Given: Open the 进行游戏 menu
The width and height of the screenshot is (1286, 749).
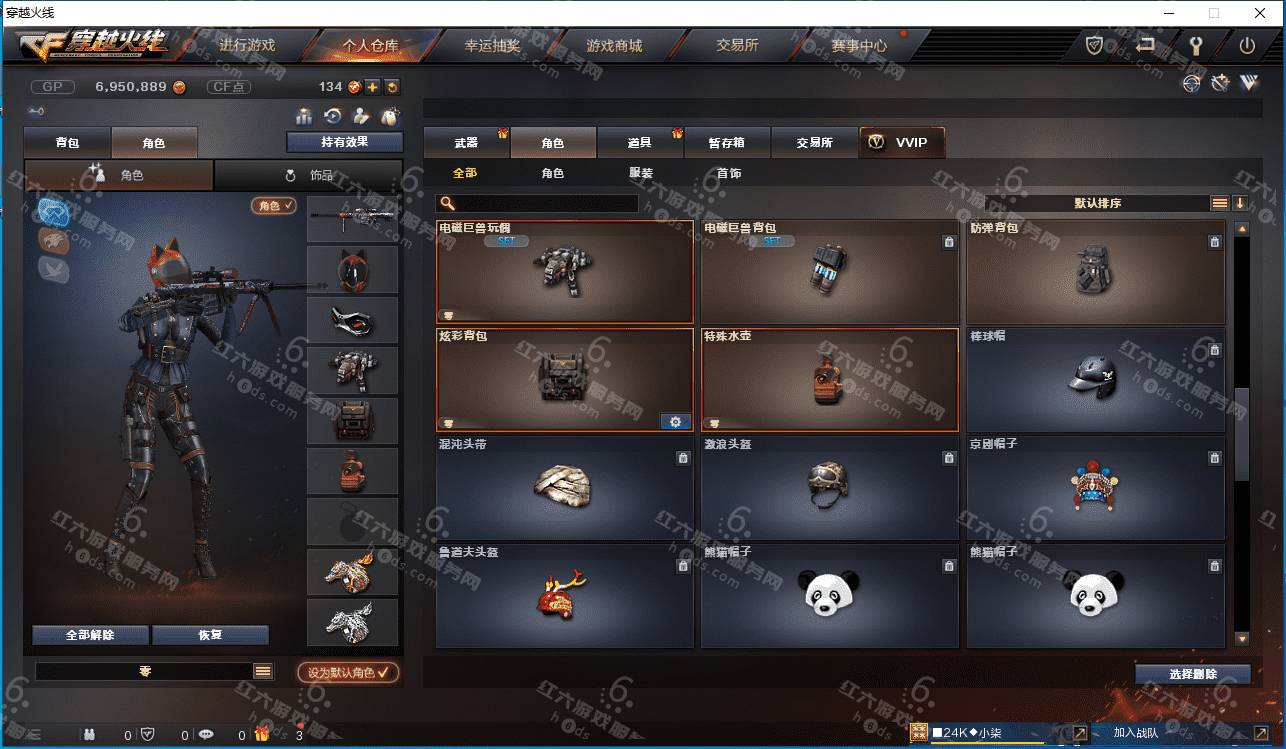Looking at the screenshot, I should [x=246, y=45].
